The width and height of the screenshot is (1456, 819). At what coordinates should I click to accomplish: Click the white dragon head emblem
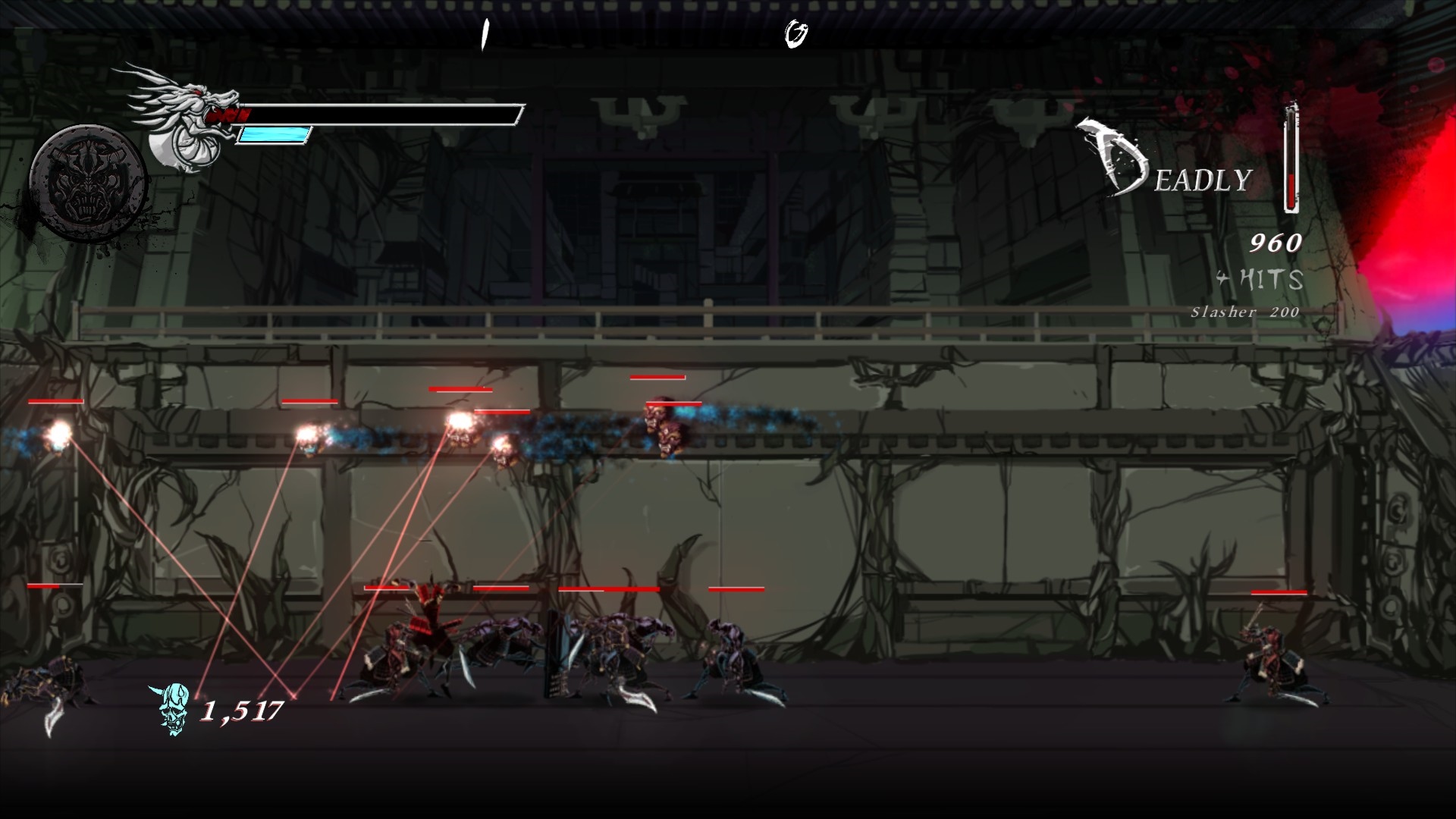(x=186, y=118)
